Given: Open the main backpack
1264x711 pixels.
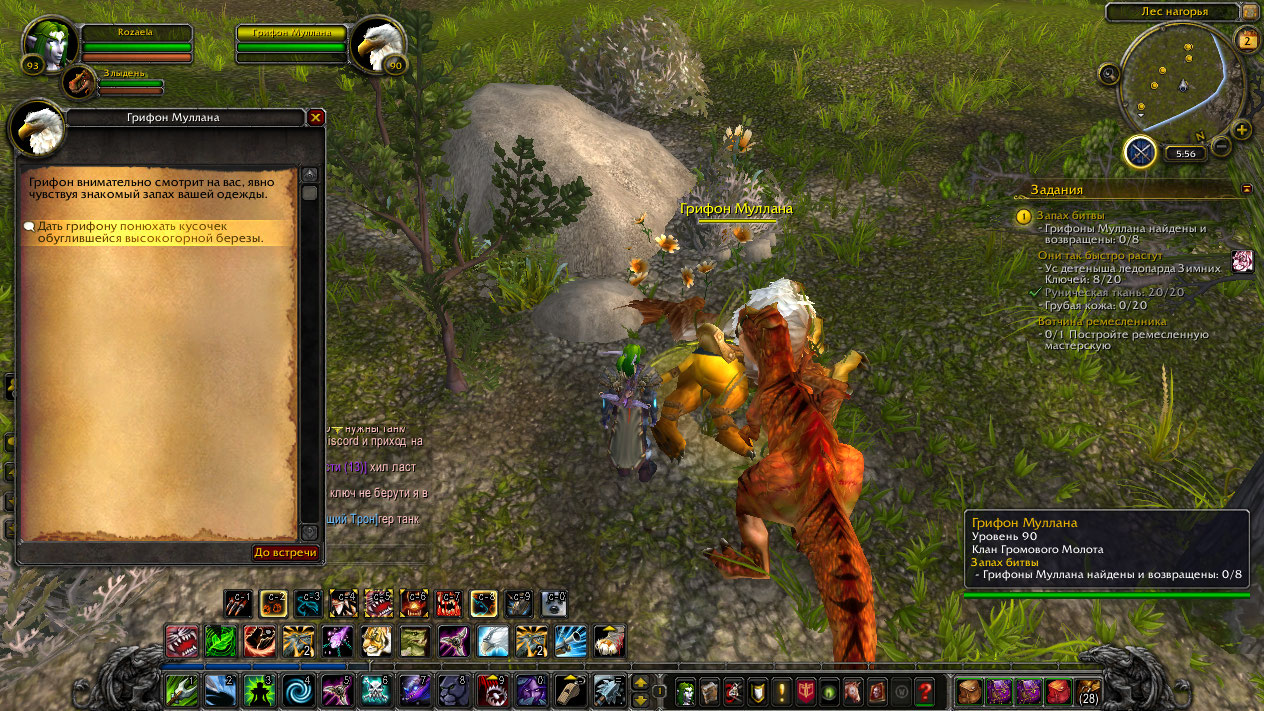Looking at the screenshot, I should (x=1086, y=690).
